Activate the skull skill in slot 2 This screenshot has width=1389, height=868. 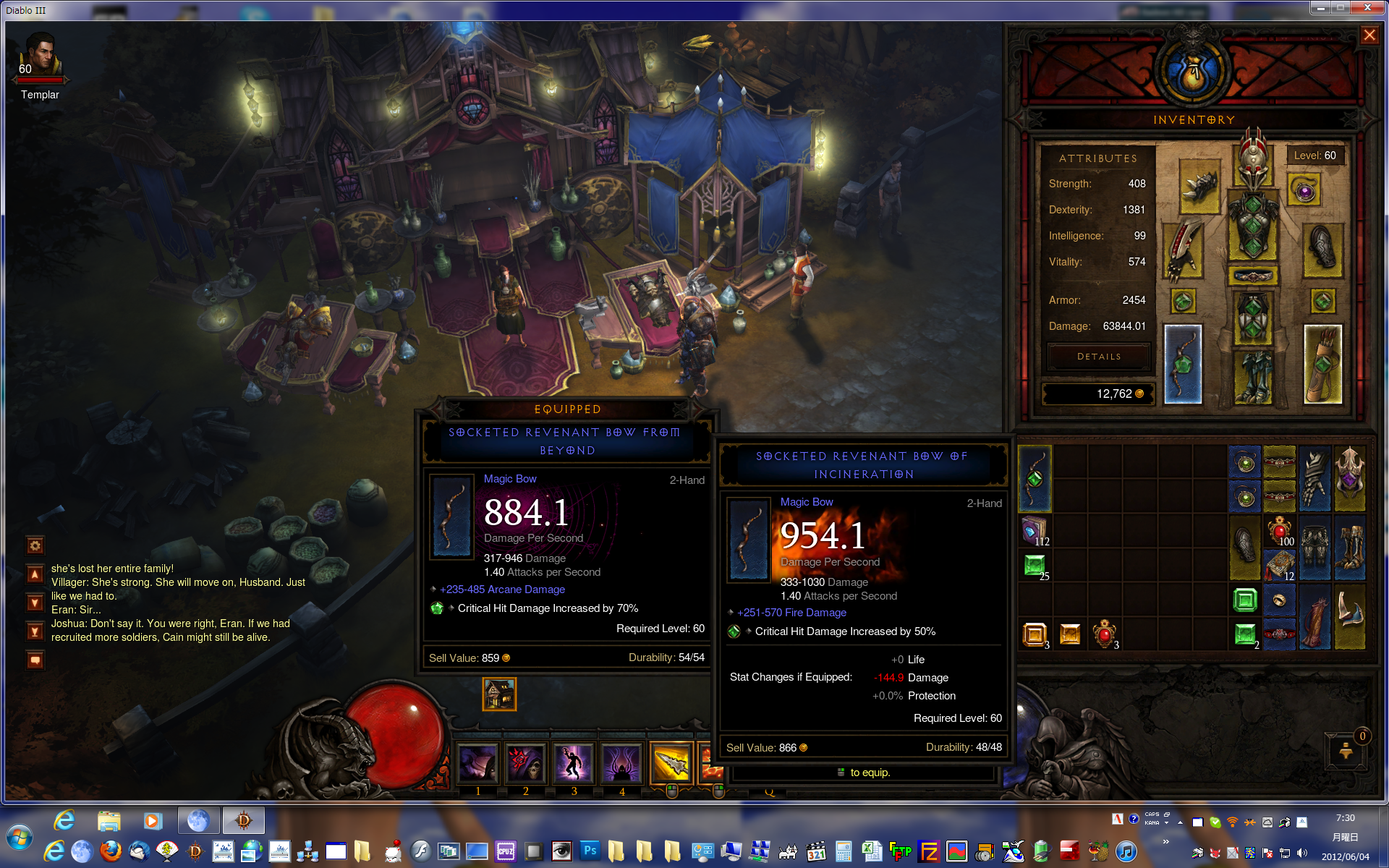(526, 763)
